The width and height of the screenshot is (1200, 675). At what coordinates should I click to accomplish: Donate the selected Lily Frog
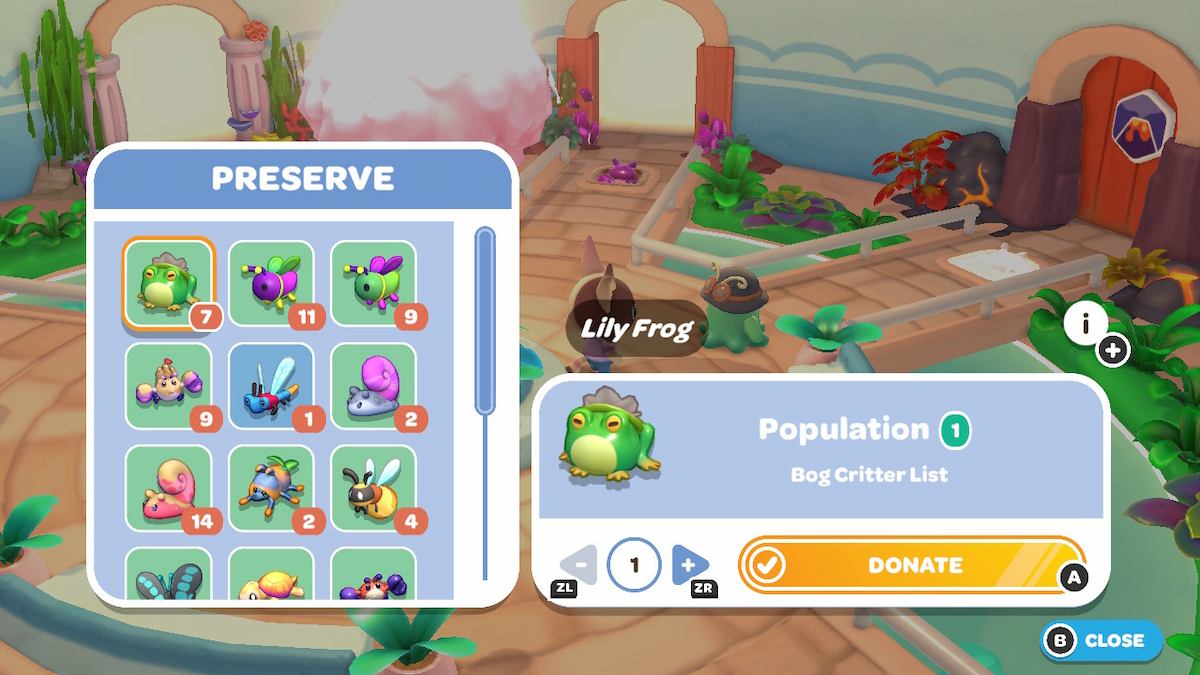tap(911, 565)
